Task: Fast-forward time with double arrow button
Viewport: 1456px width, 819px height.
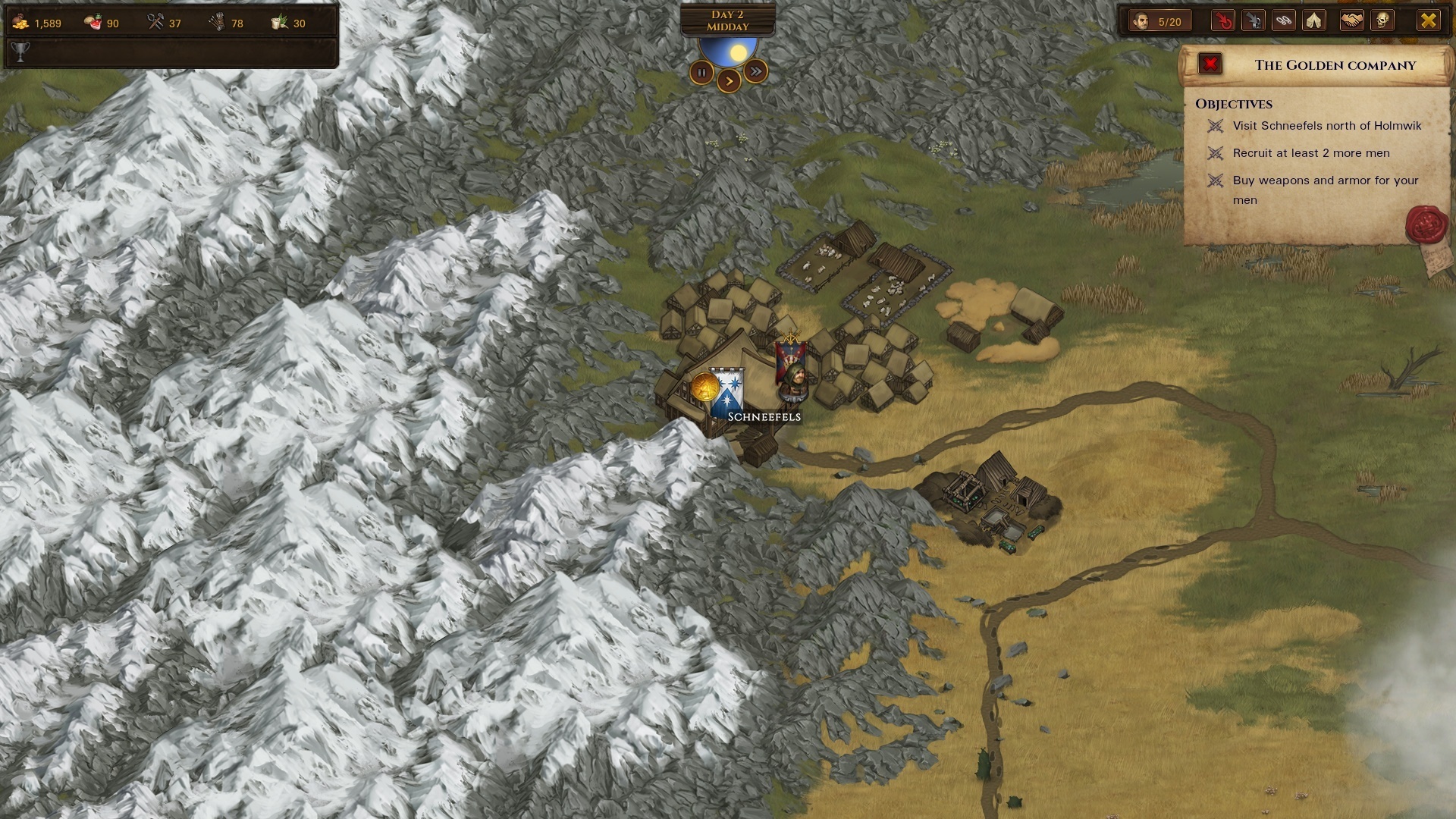Action: [755, 71]
